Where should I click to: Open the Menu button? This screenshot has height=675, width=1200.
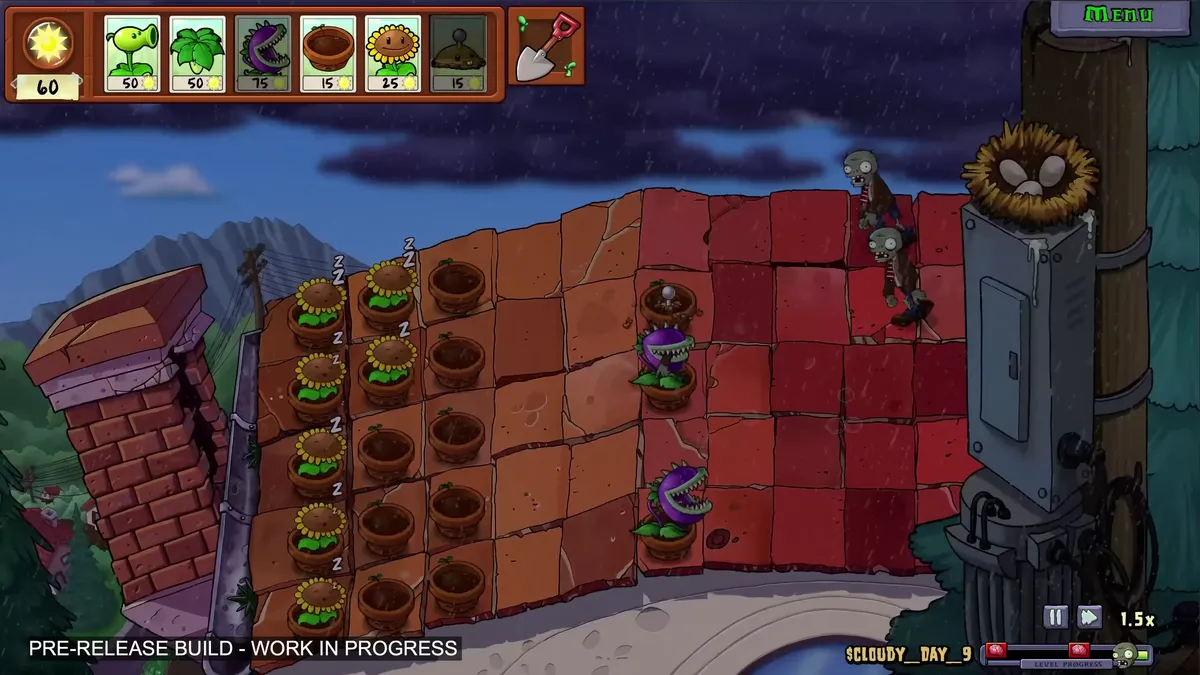pos(1119,15)
